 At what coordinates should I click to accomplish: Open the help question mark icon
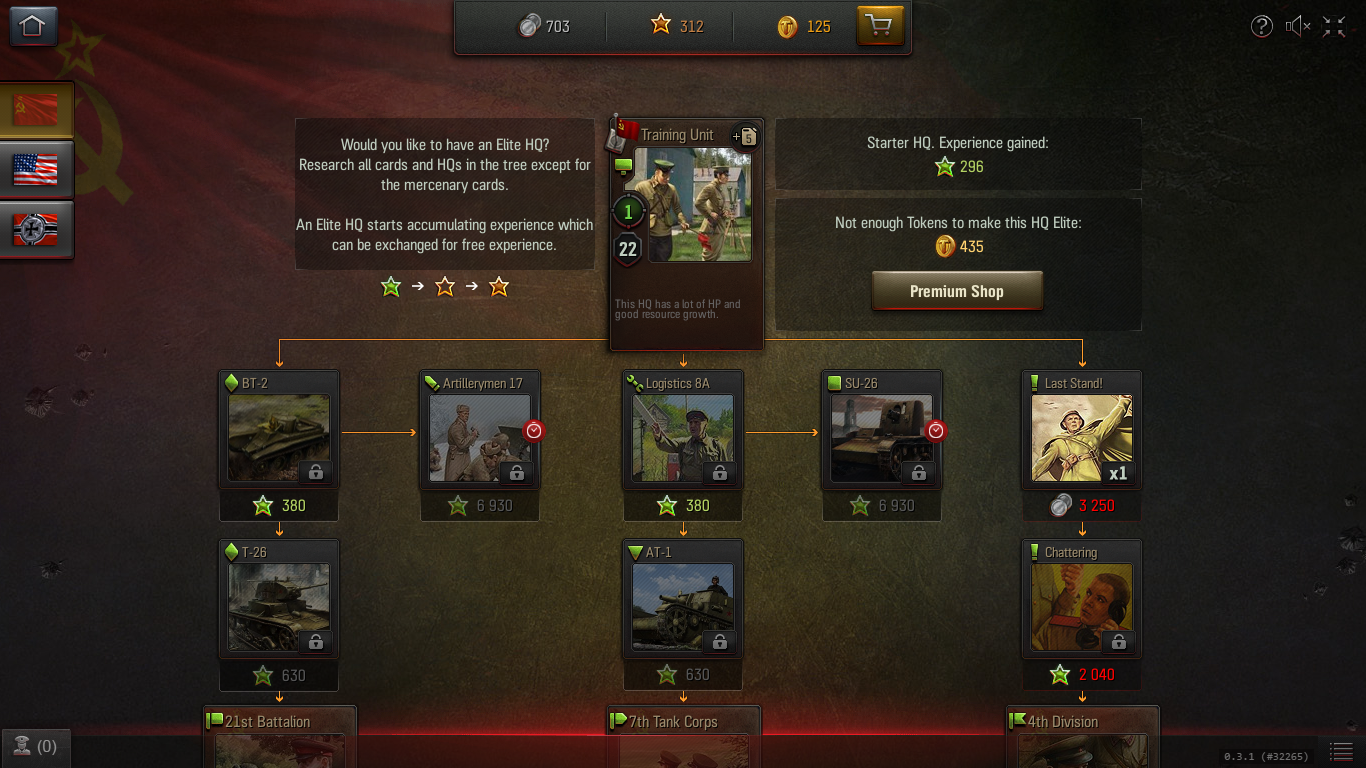pyautogui.click(x=1262, y=26)
